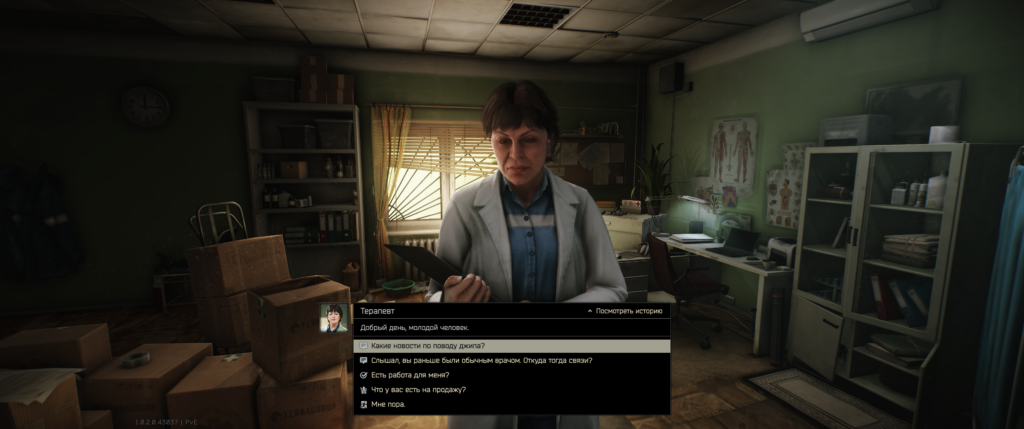Viewport: 1024px width, 429px height.
Task: Click the Терапевт trader portrait
Action: click(333, 318)
